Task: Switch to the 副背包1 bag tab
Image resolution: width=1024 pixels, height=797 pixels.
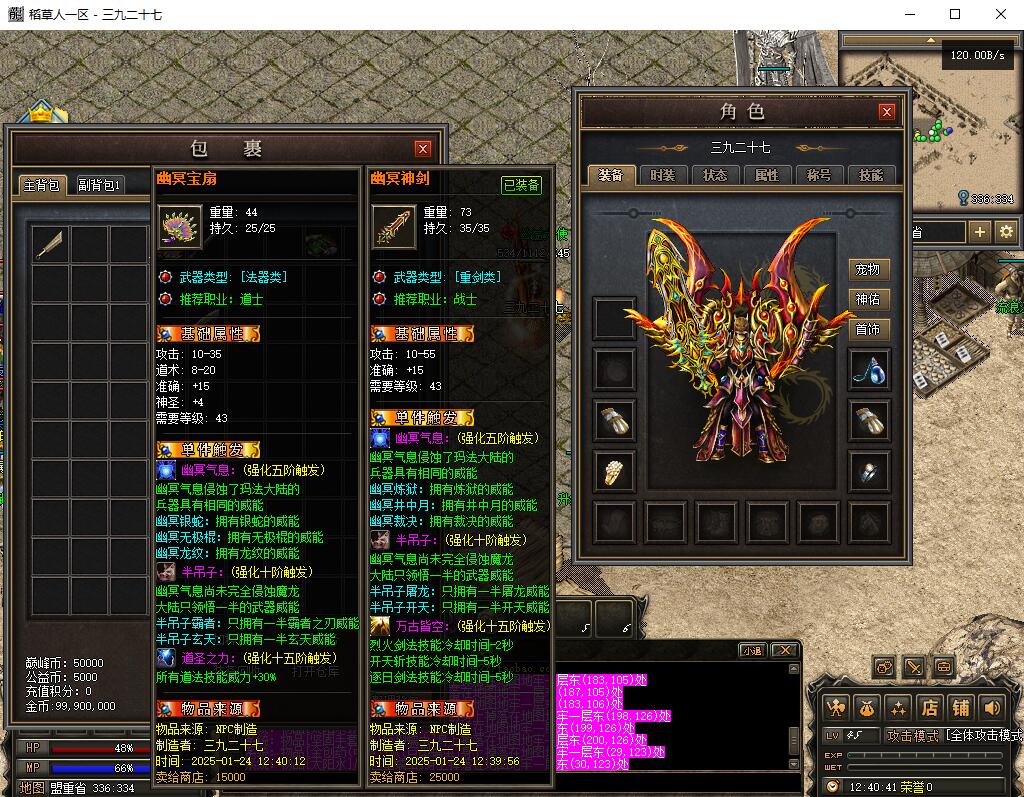Action: pos(100,185)
